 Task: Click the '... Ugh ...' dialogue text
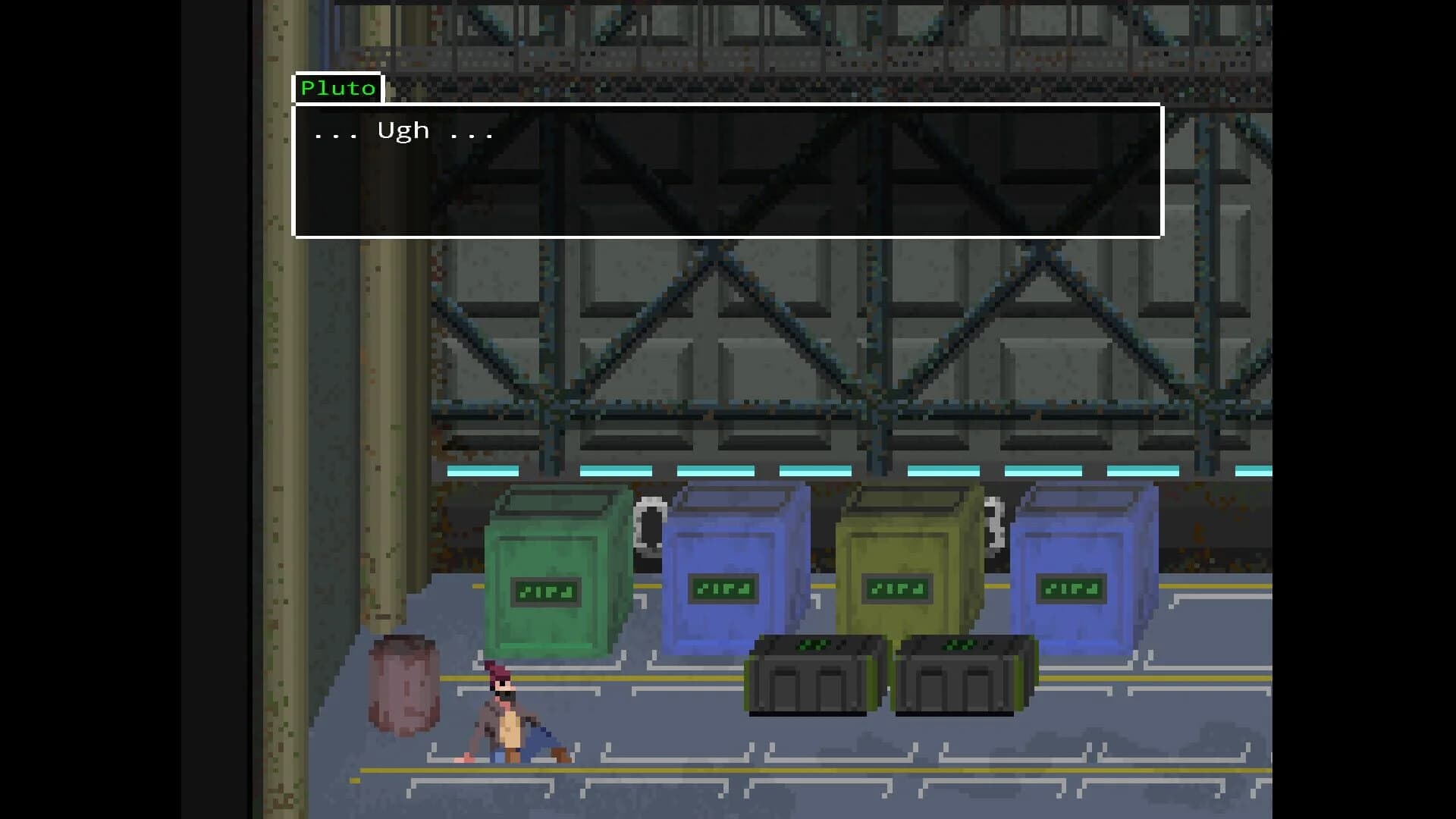[x=402, y=130]
